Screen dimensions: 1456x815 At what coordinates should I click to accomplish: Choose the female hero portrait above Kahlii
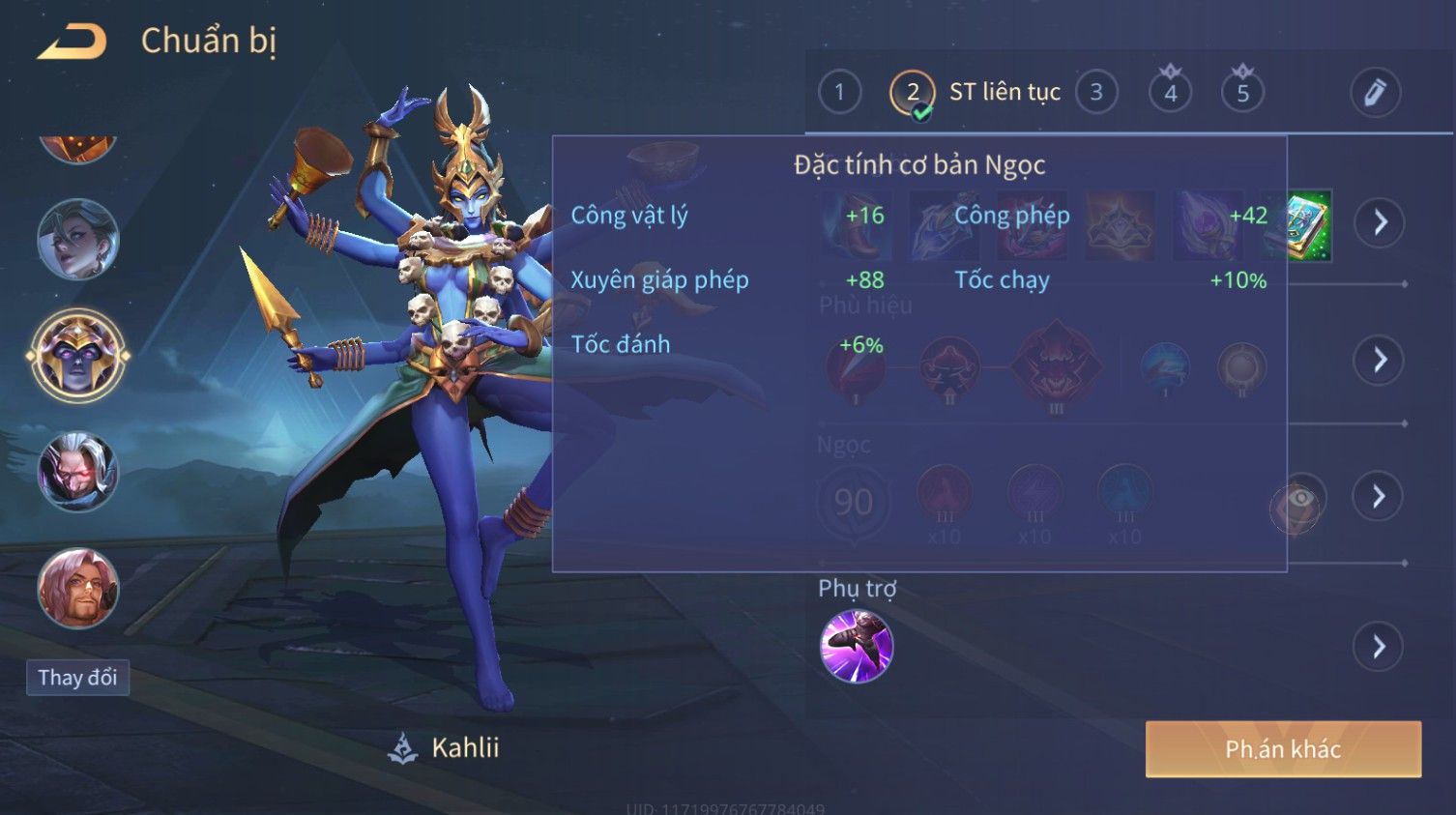tap(78, 239)
